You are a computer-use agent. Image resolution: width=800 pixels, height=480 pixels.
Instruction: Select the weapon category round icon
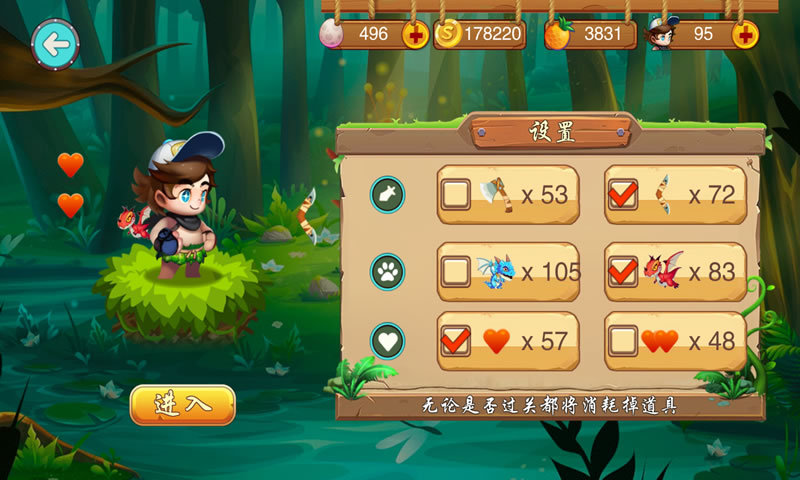point(387,194)
